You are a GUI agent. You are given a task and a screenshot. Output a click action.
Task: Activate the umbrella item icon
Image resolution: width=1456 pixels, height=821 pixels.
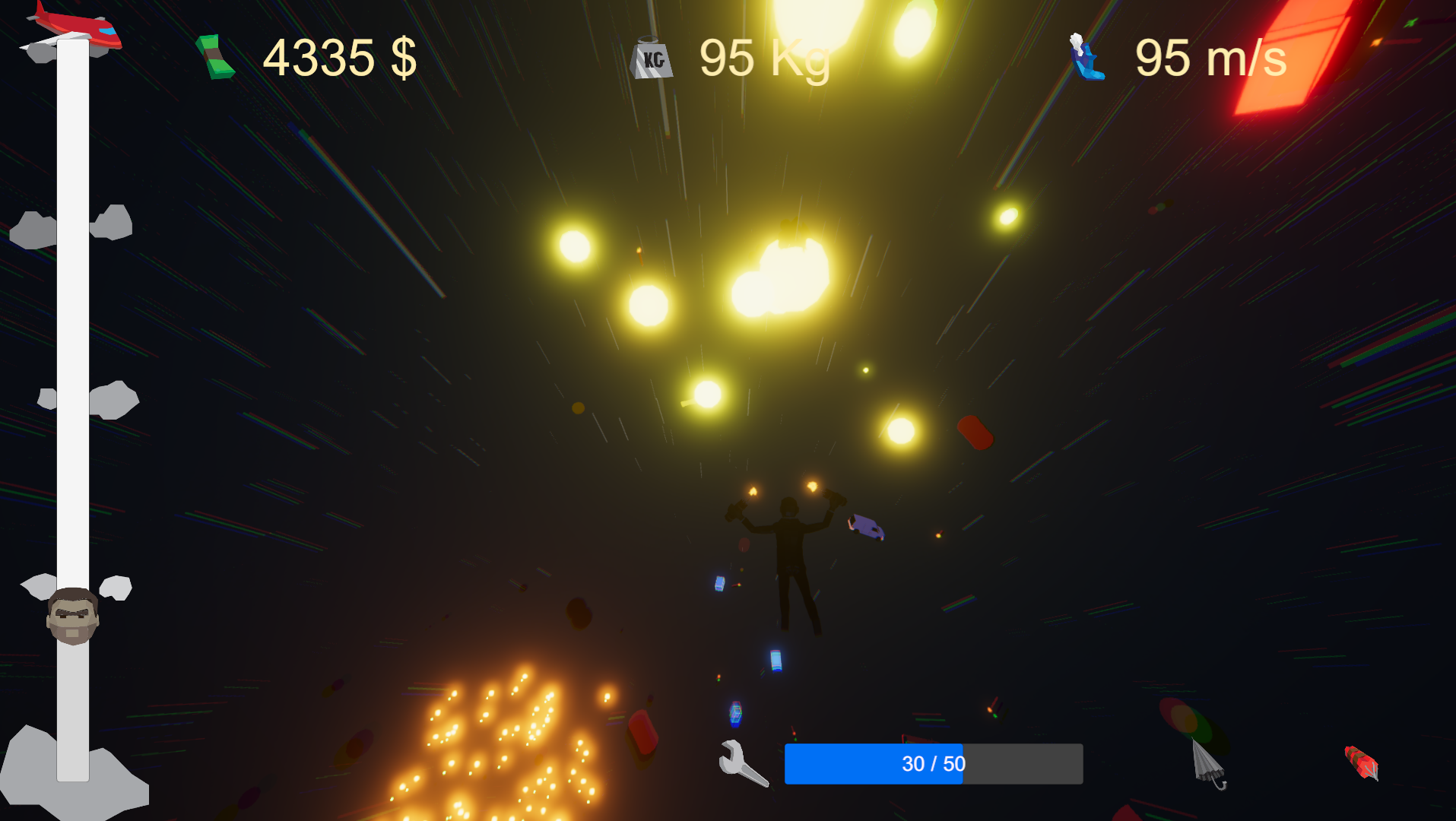[x=1207, y=763]
